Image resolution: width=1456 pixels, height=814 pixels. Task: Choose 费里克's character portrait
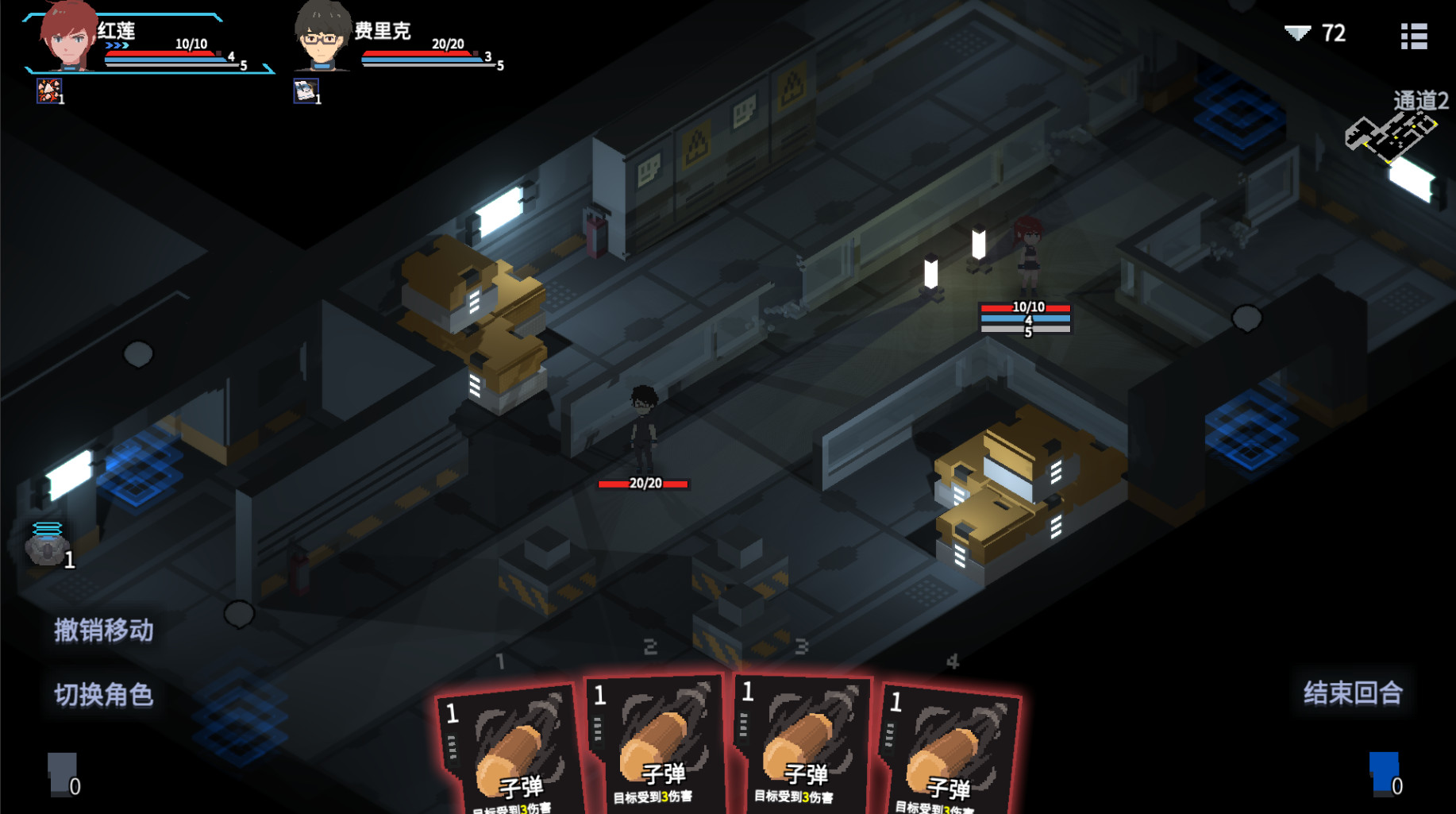322,36
